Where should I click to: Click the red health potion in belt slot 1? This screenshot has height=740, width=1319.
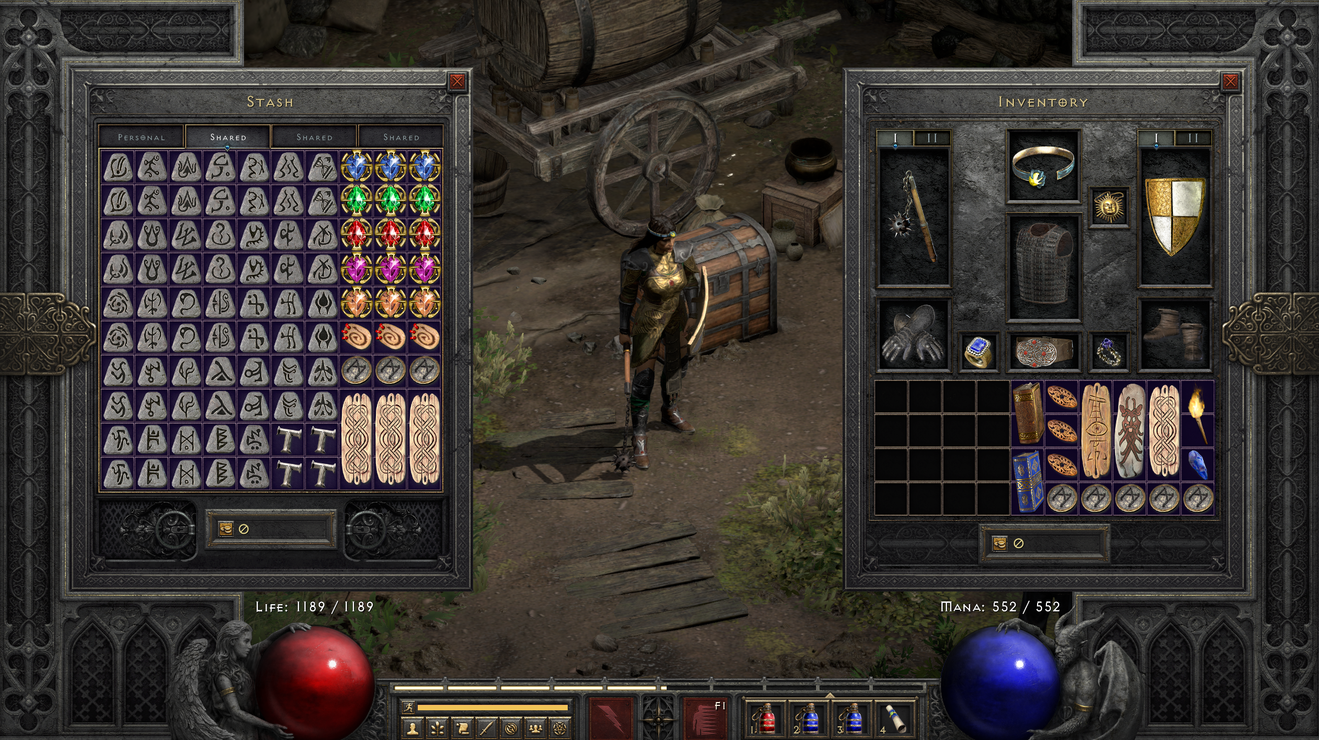766,718
